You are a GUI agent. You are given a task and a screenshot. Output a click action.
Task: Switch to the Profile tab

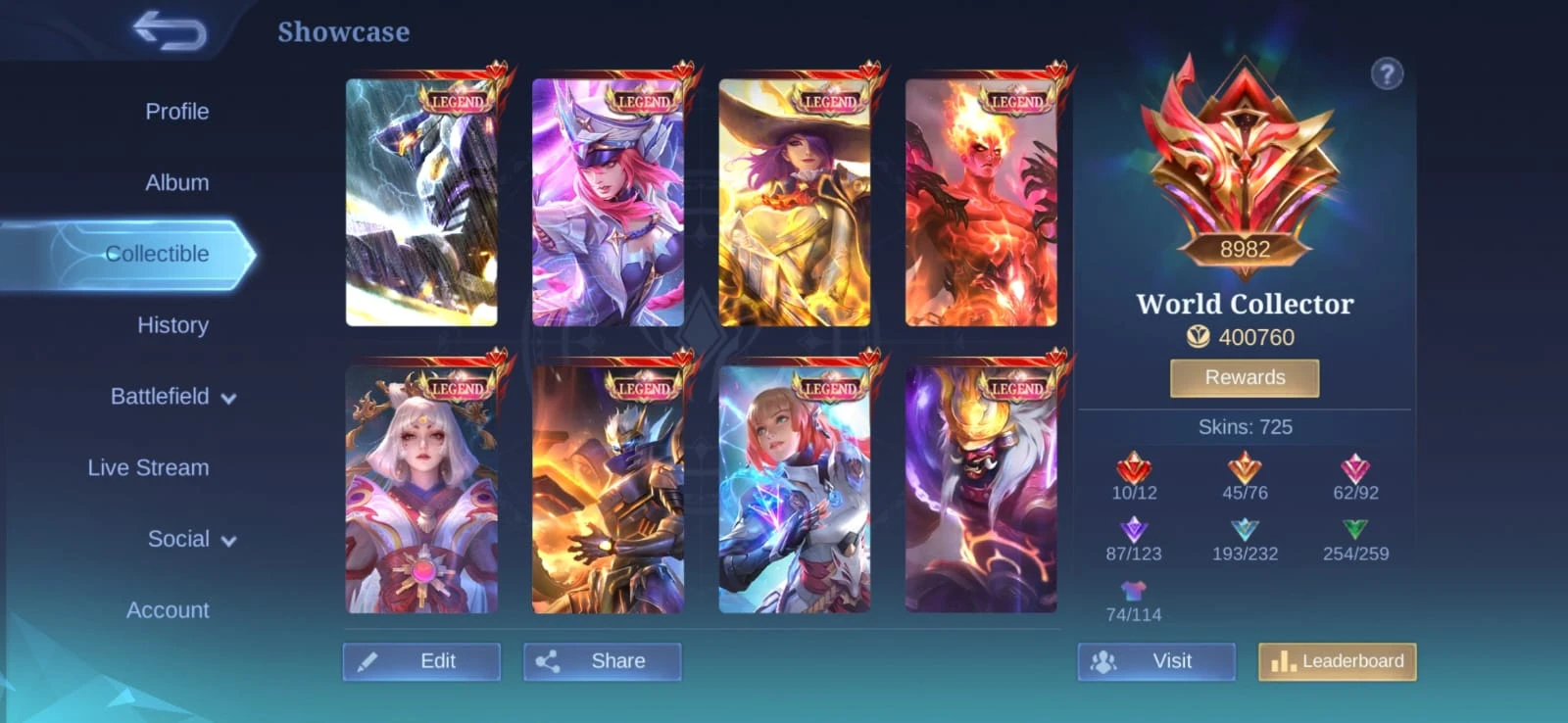pos(176,112)
